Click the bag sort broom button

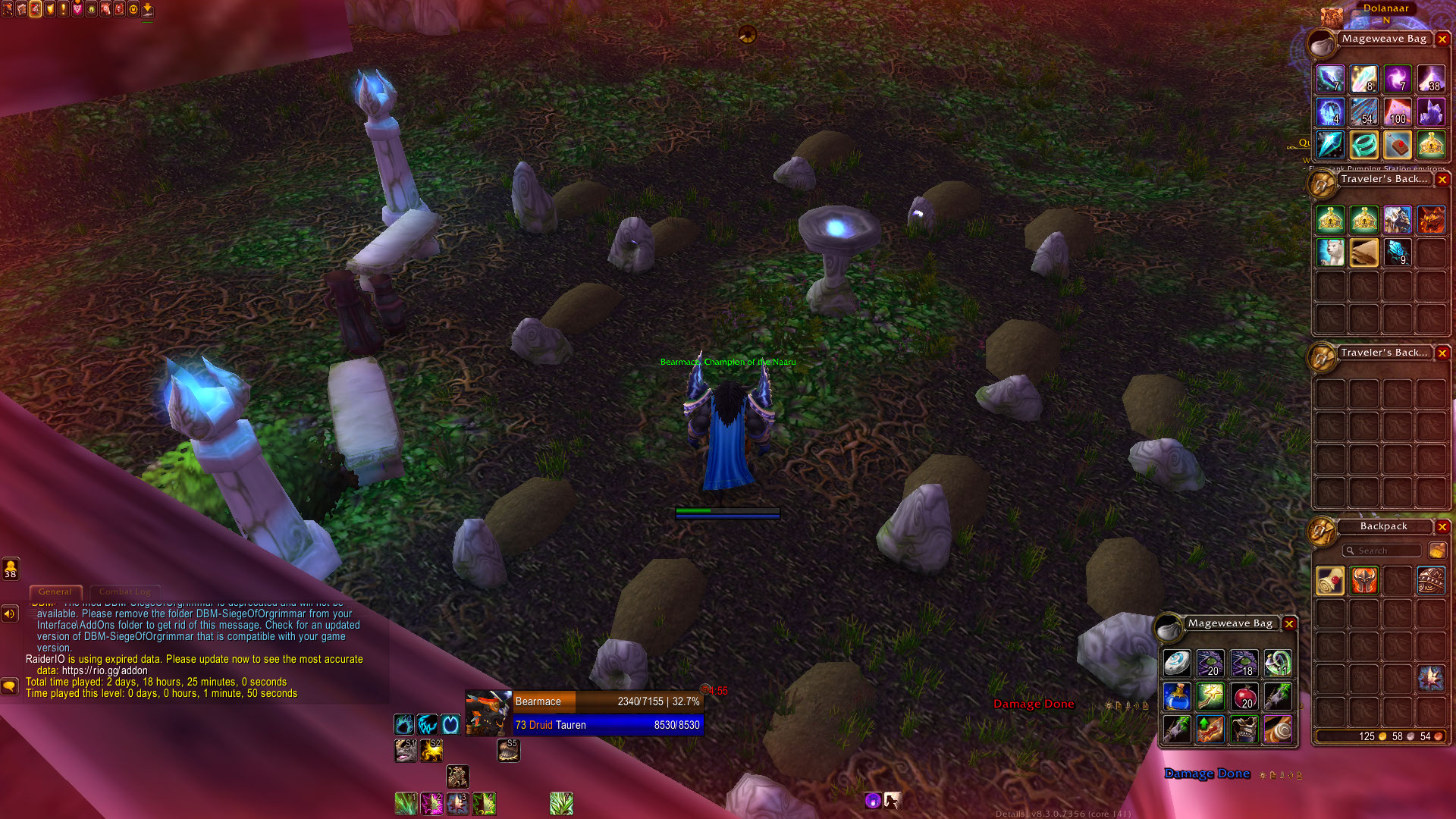[x=1436, y=551]
